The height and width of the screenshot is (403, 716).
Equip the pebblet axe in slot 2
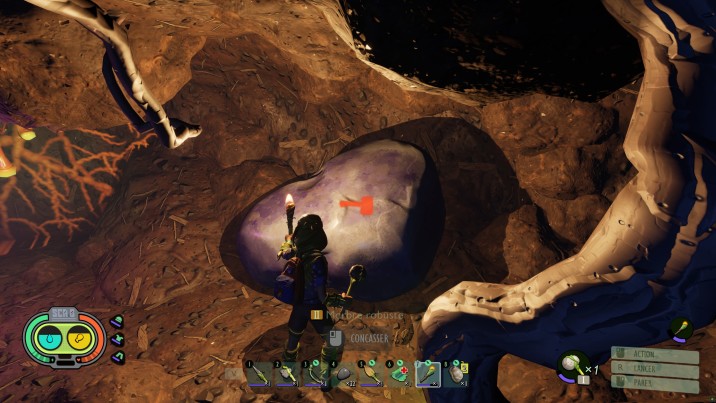(x=287, y=374)
